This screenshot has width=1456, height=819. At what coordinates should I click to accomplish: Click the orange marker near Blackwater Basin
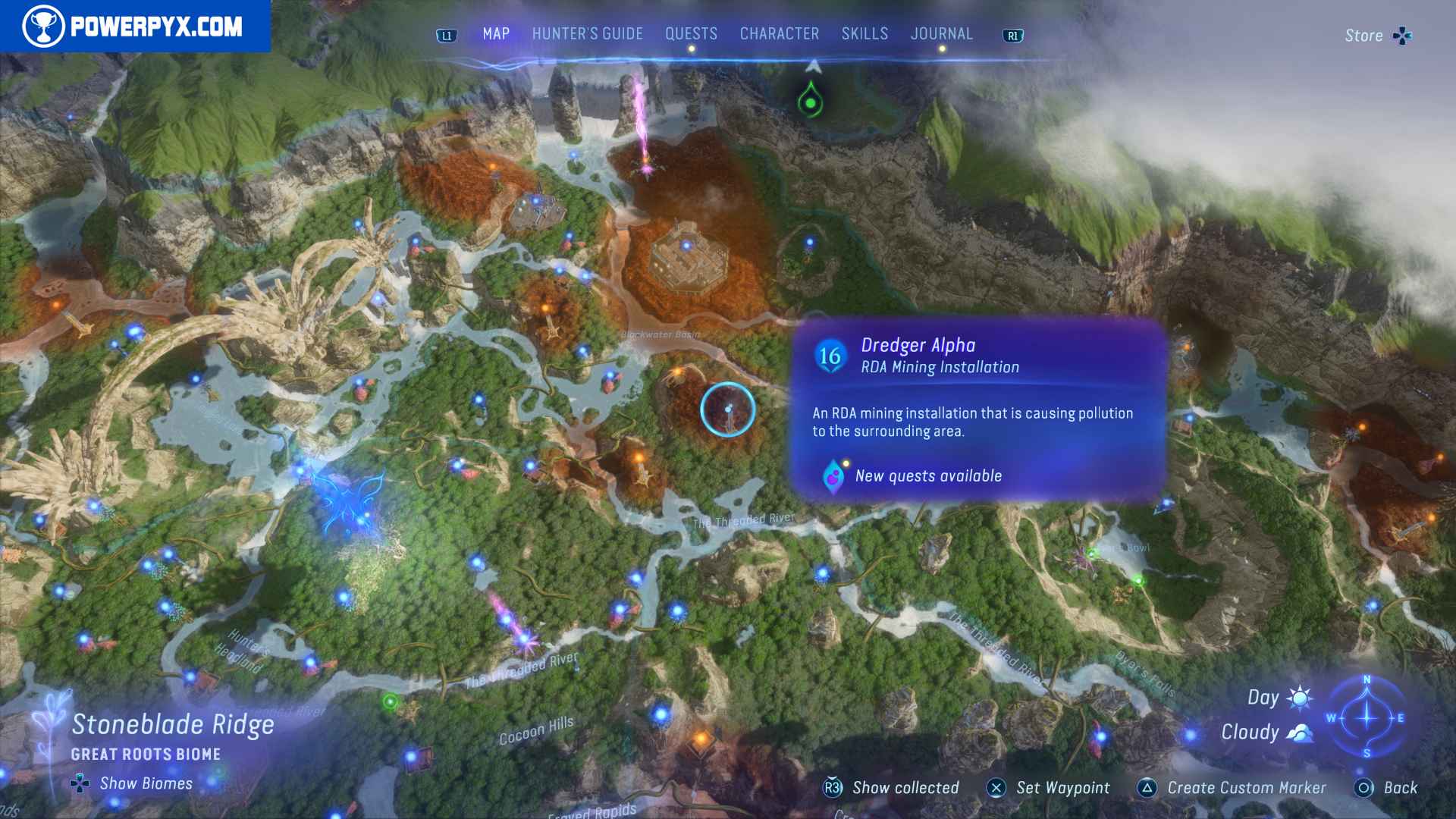point(677,371)
